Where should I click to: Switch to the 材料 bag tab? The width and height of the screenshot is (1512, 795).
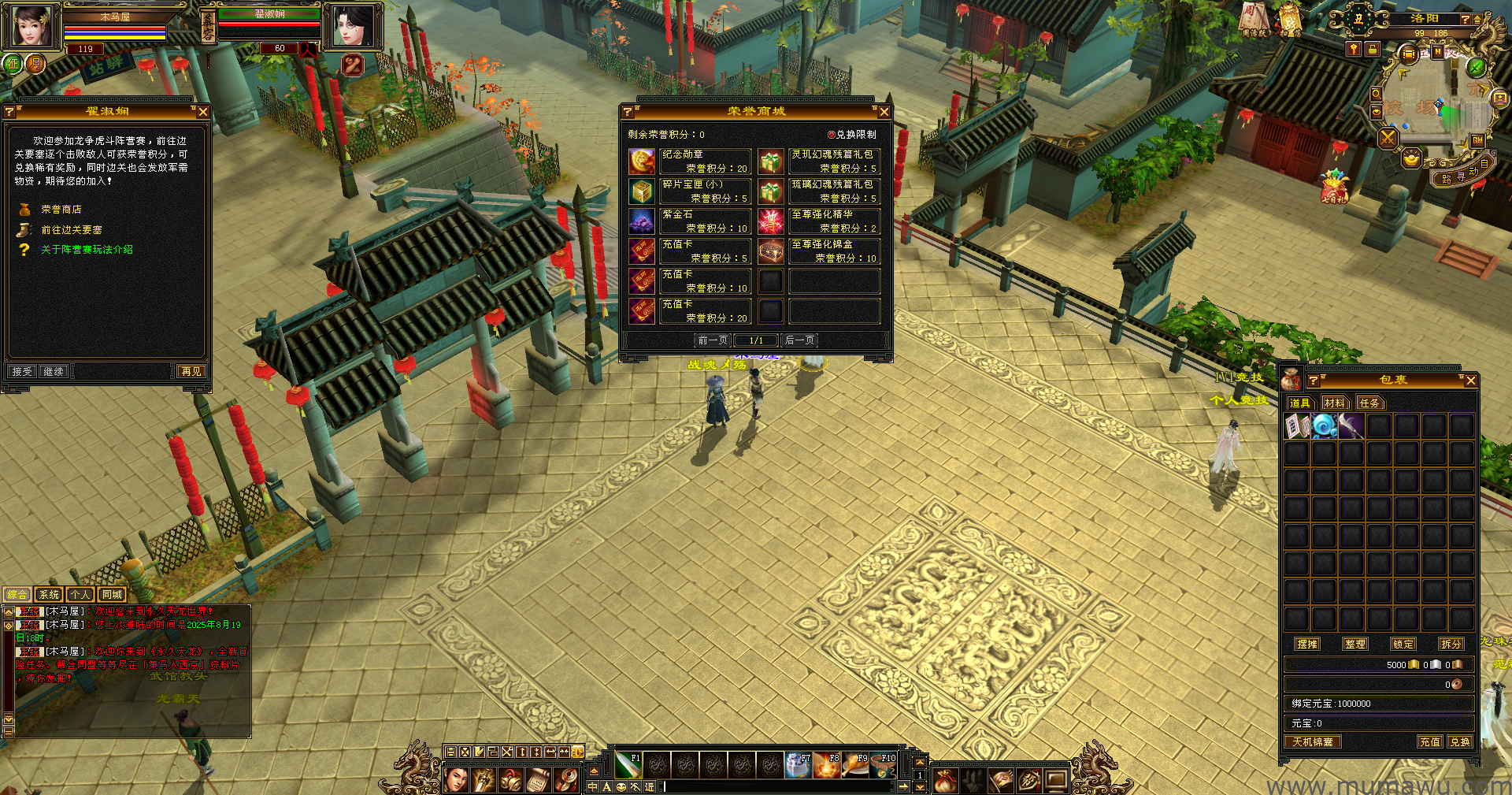point(1335,403)
